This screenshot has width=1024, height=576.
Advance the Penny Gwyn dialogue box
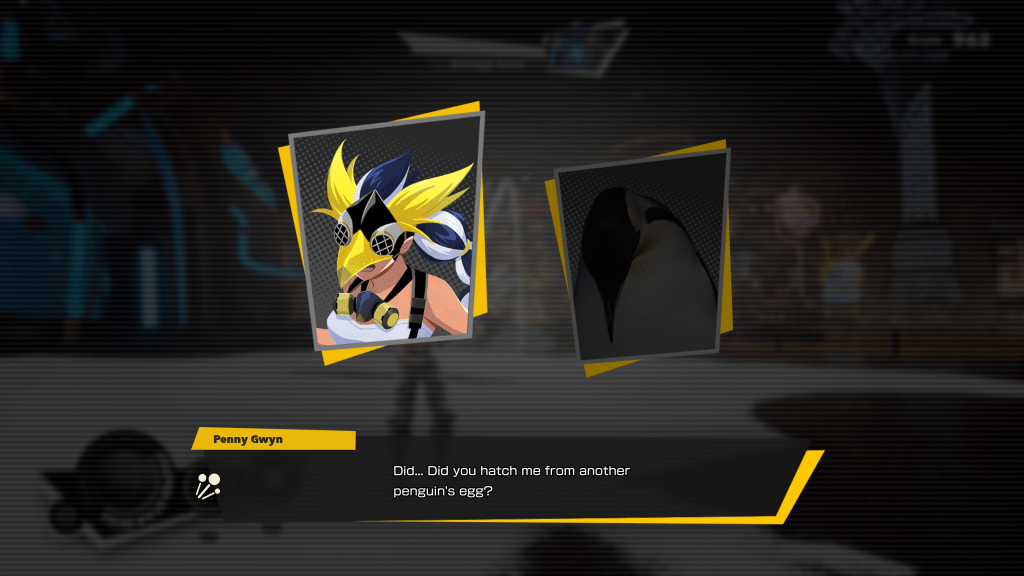point(510,480)
